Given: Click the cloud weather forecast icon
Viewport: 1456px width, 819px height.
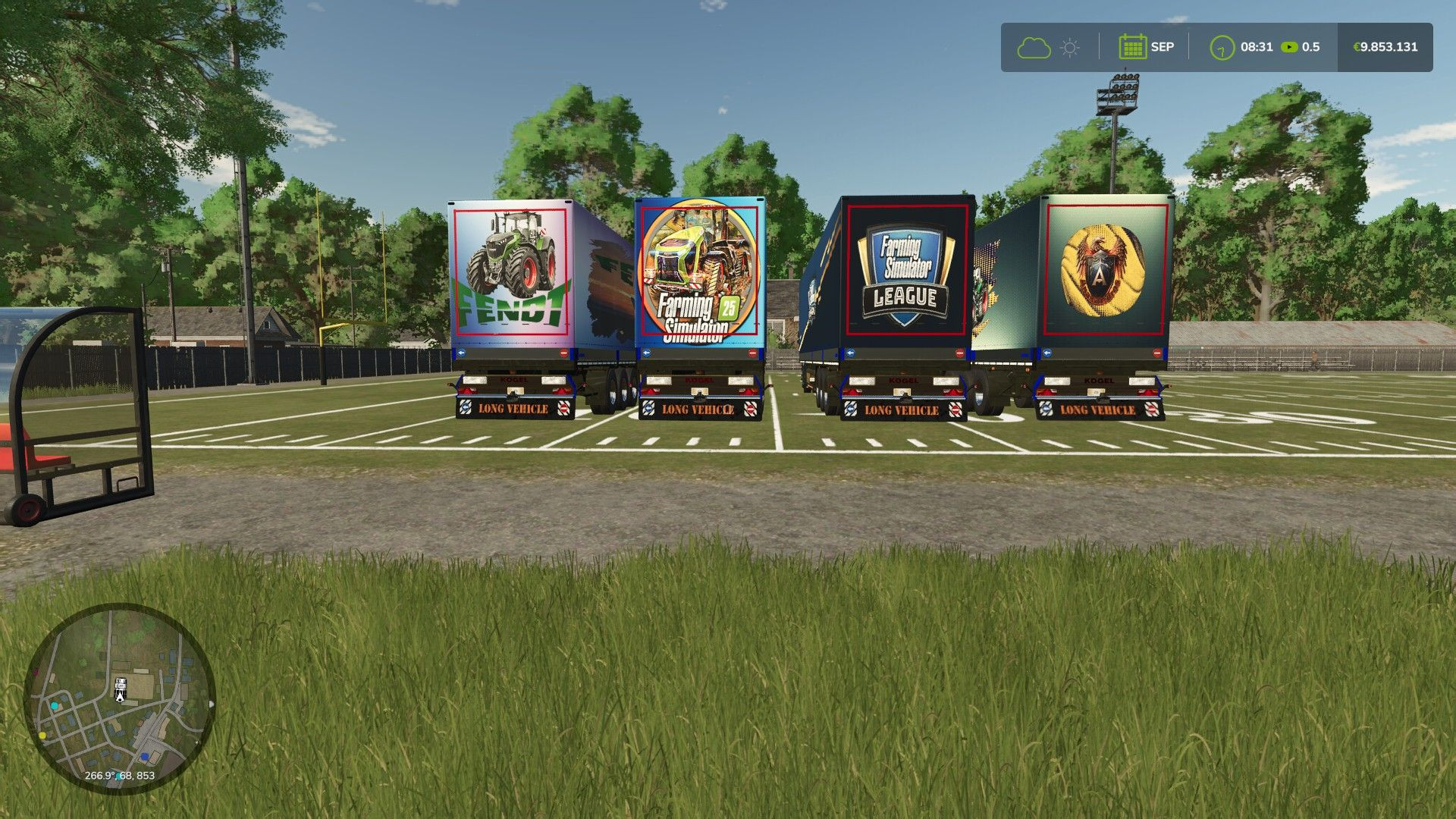Looking at the screenshot, I should pos(1034,48).
